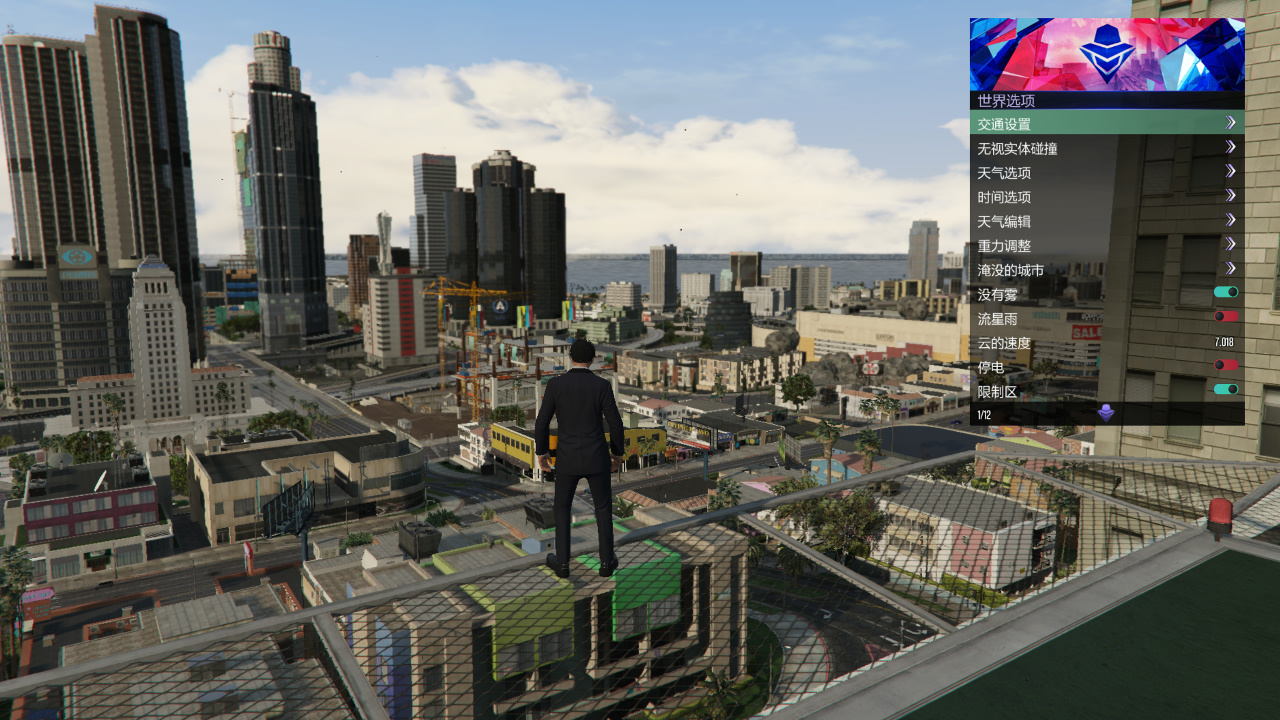Choose the 天气编辑 weather editor entry

pos(1106,221)
